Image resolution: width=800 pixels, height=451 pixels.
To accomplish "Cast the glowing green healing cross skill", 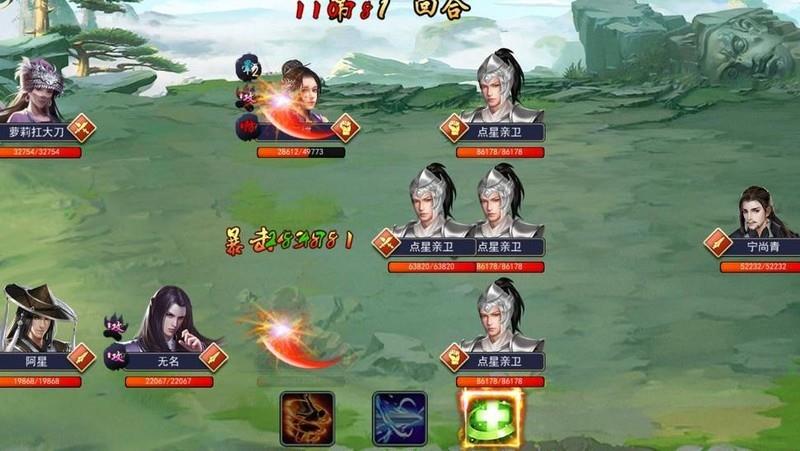I will pyautogui.click(x=490, y=417).
